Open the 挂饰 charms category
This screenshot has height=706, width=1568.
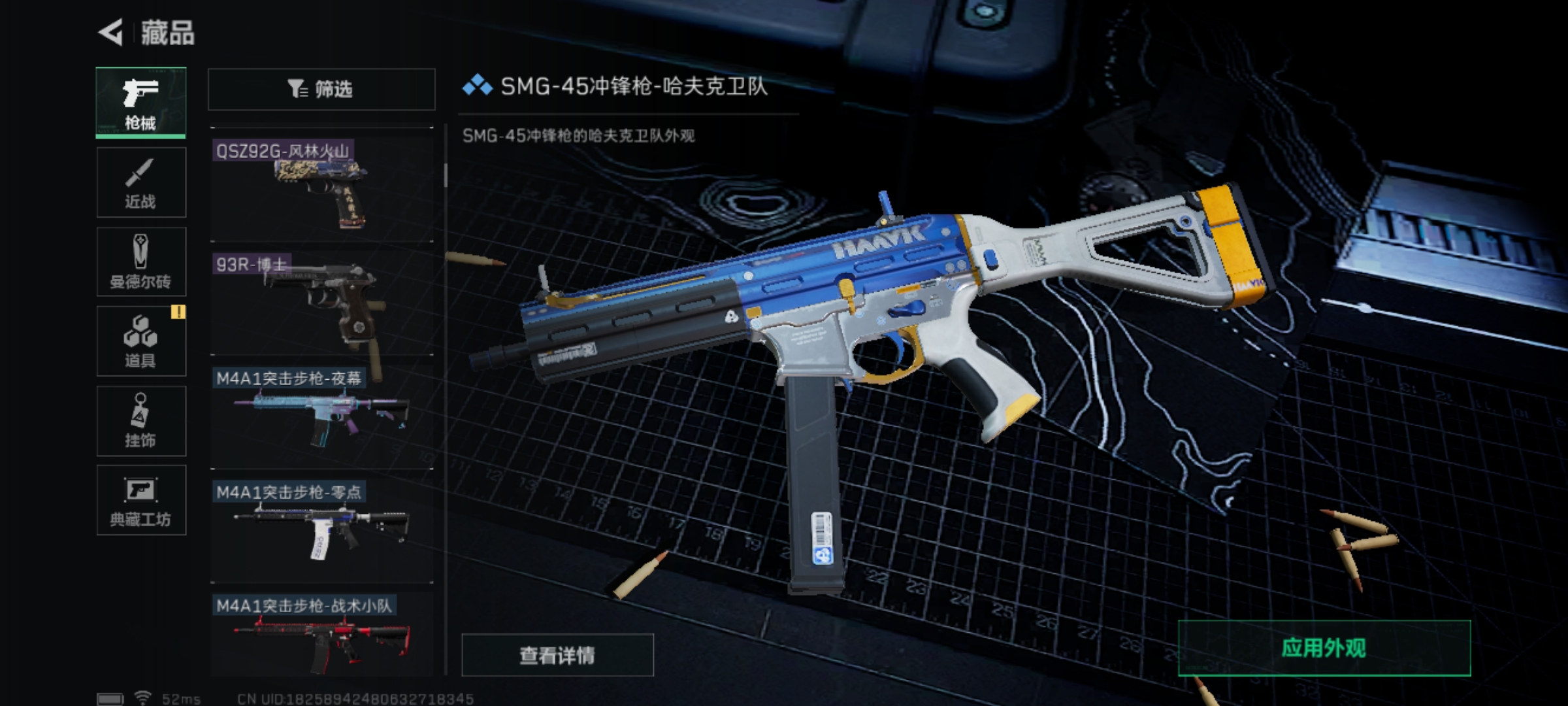pyautogui.click(x=141, y=421)
